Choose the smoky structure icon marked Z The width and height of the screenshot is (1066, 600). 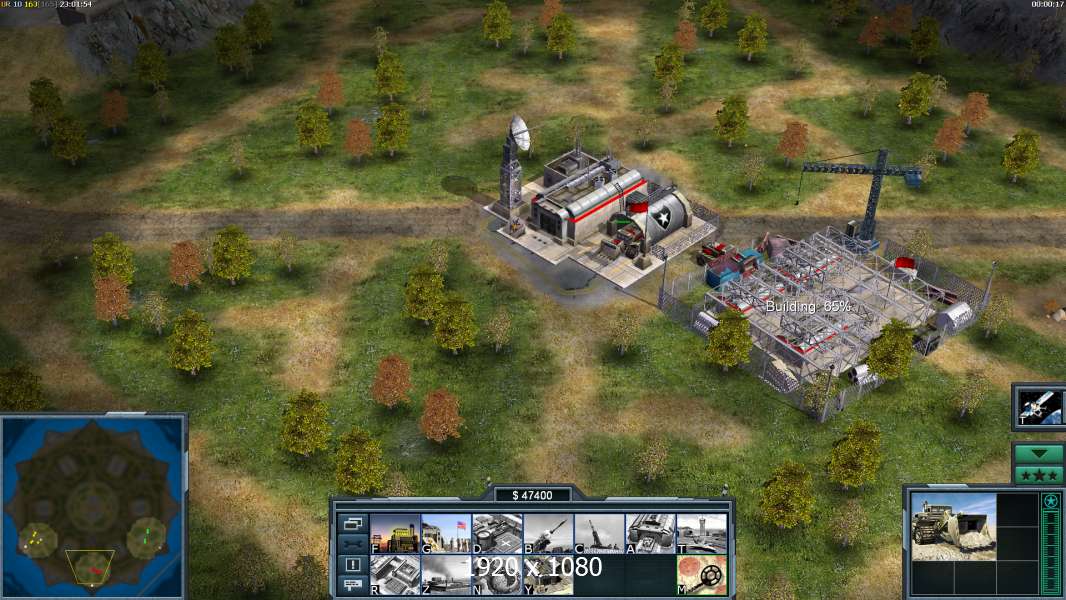pyautogui.click(x=446, y=575)
